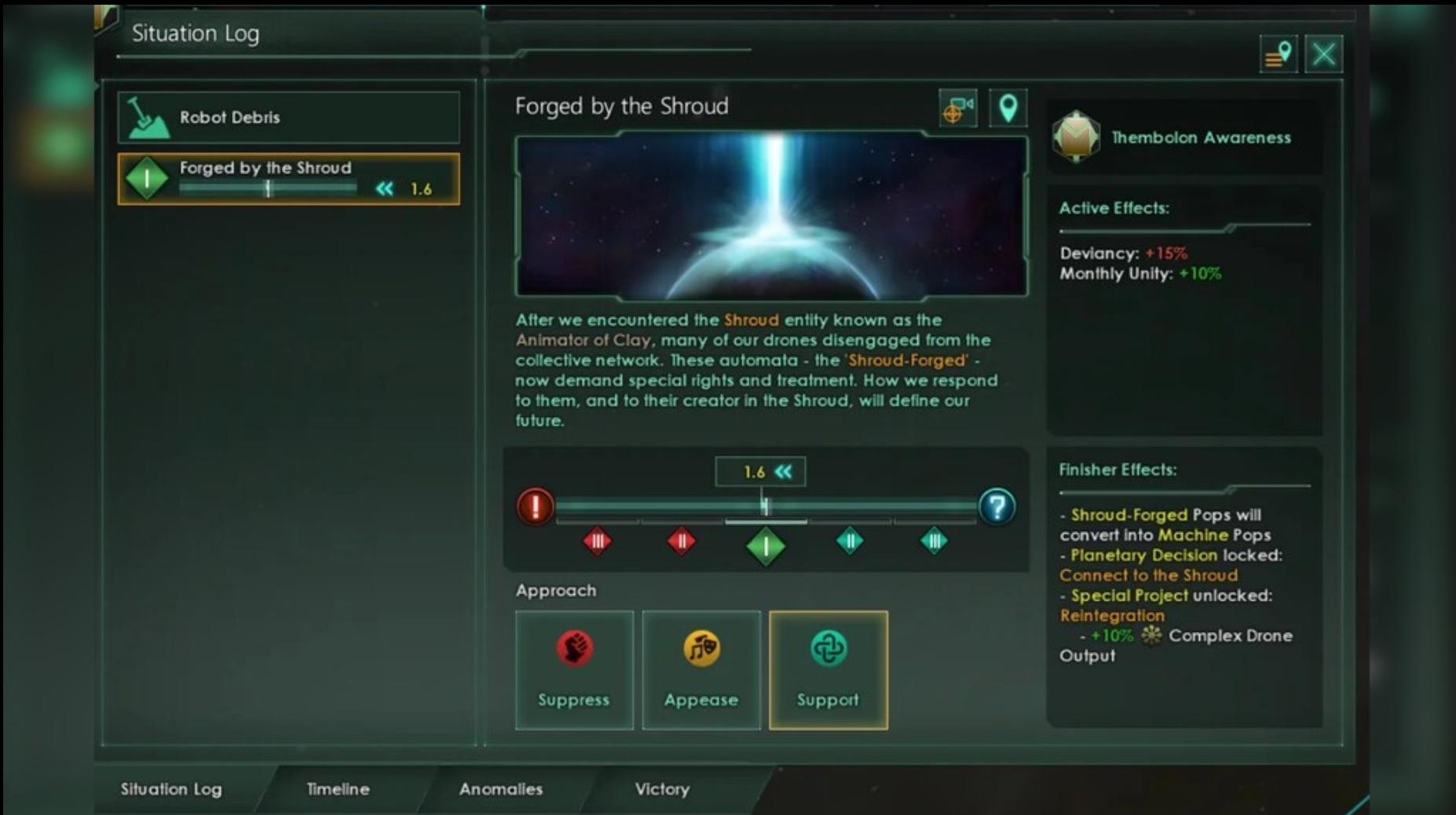This screenshot has width=1456, height=815.
Task: Click the camera view icon above the situation image
Action: 958,108
